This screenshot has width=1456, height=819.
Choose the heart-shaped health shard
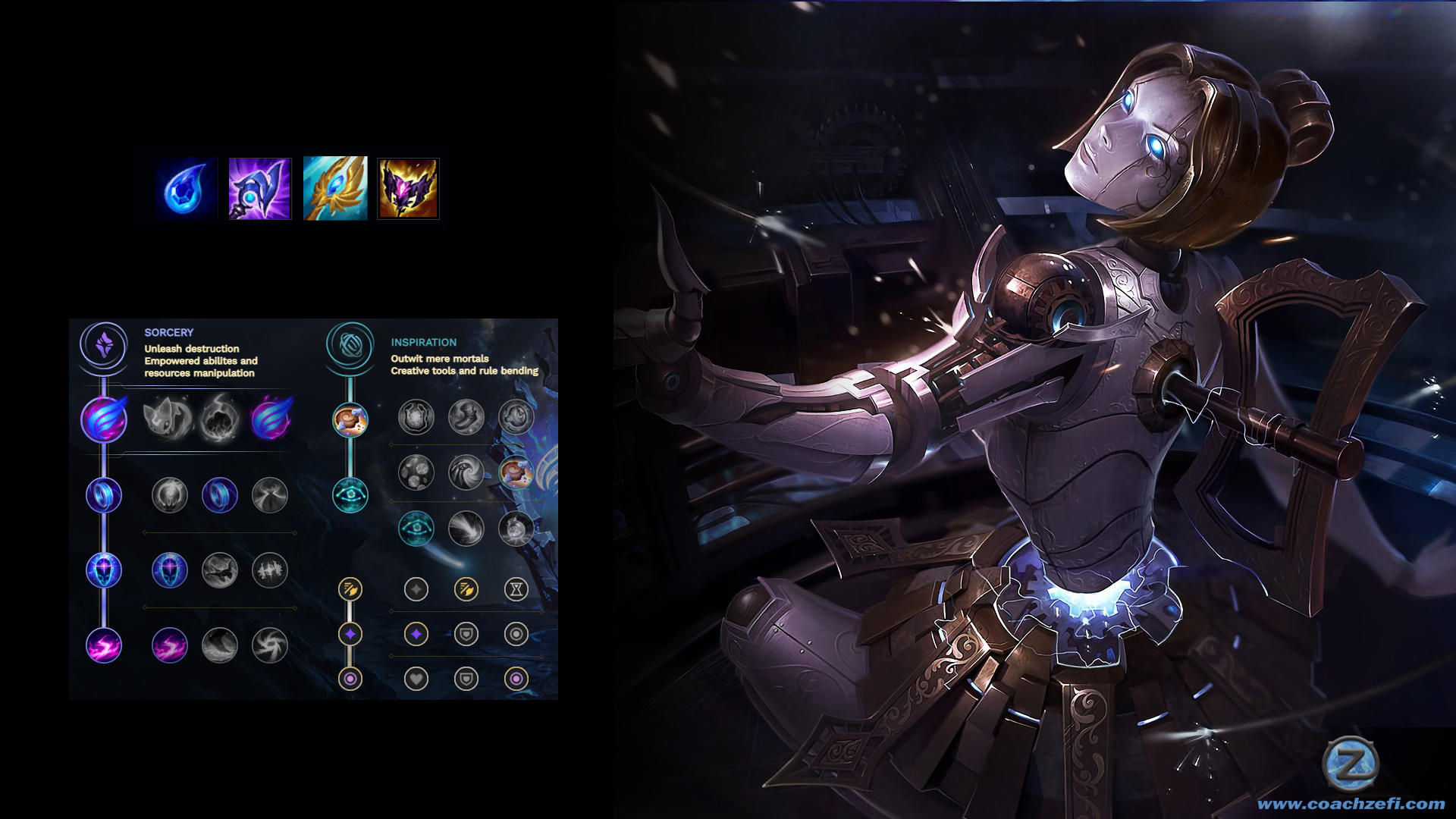pyautogui.click(x=416, y=679)
